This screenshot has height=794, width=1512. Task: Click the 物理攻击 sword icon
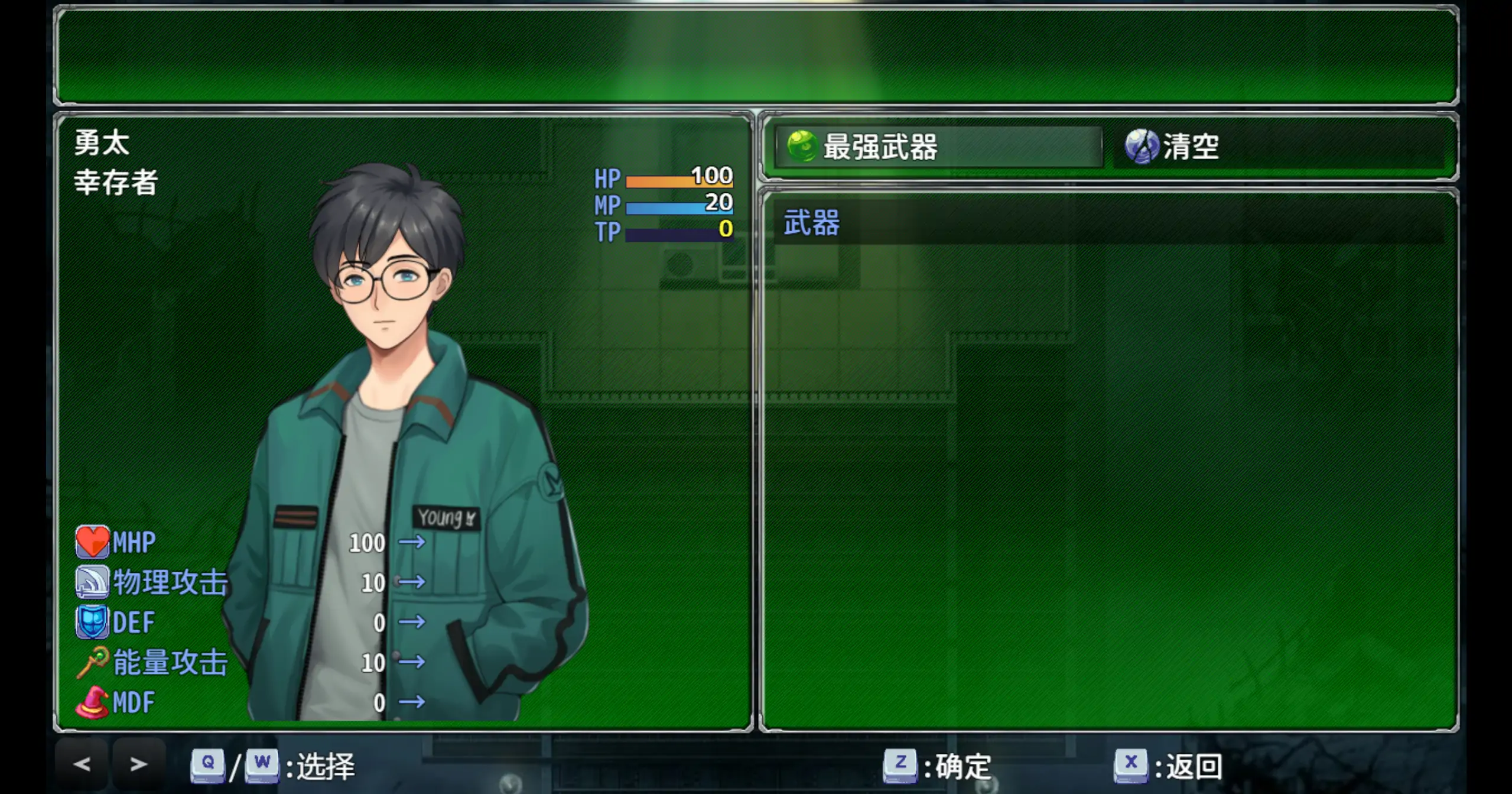point(92,582)
